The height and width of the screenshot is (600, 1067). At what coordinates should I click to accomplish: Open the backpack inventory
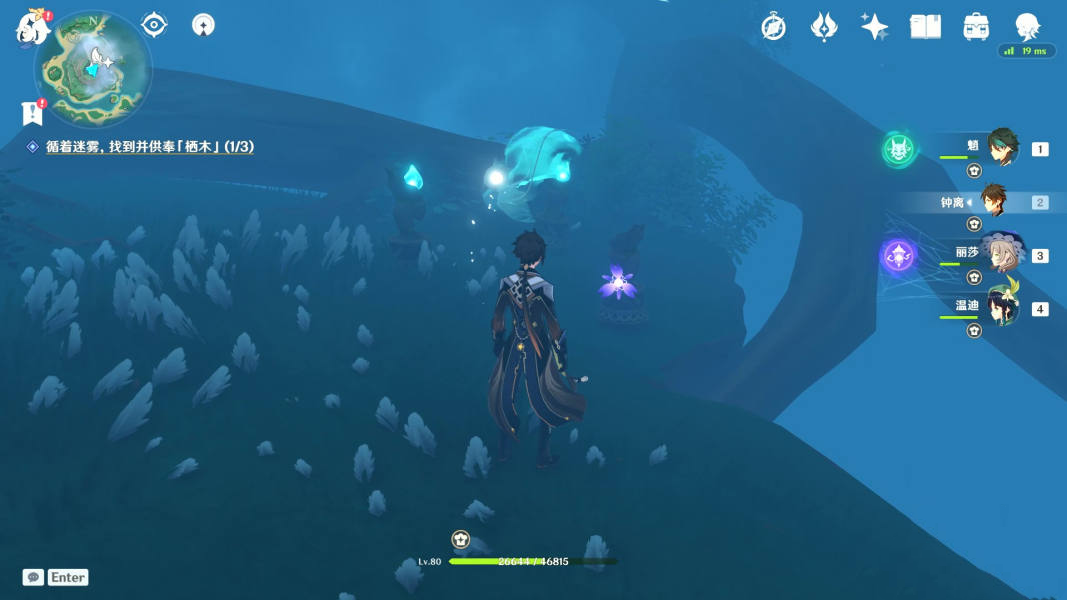[976, 27]
